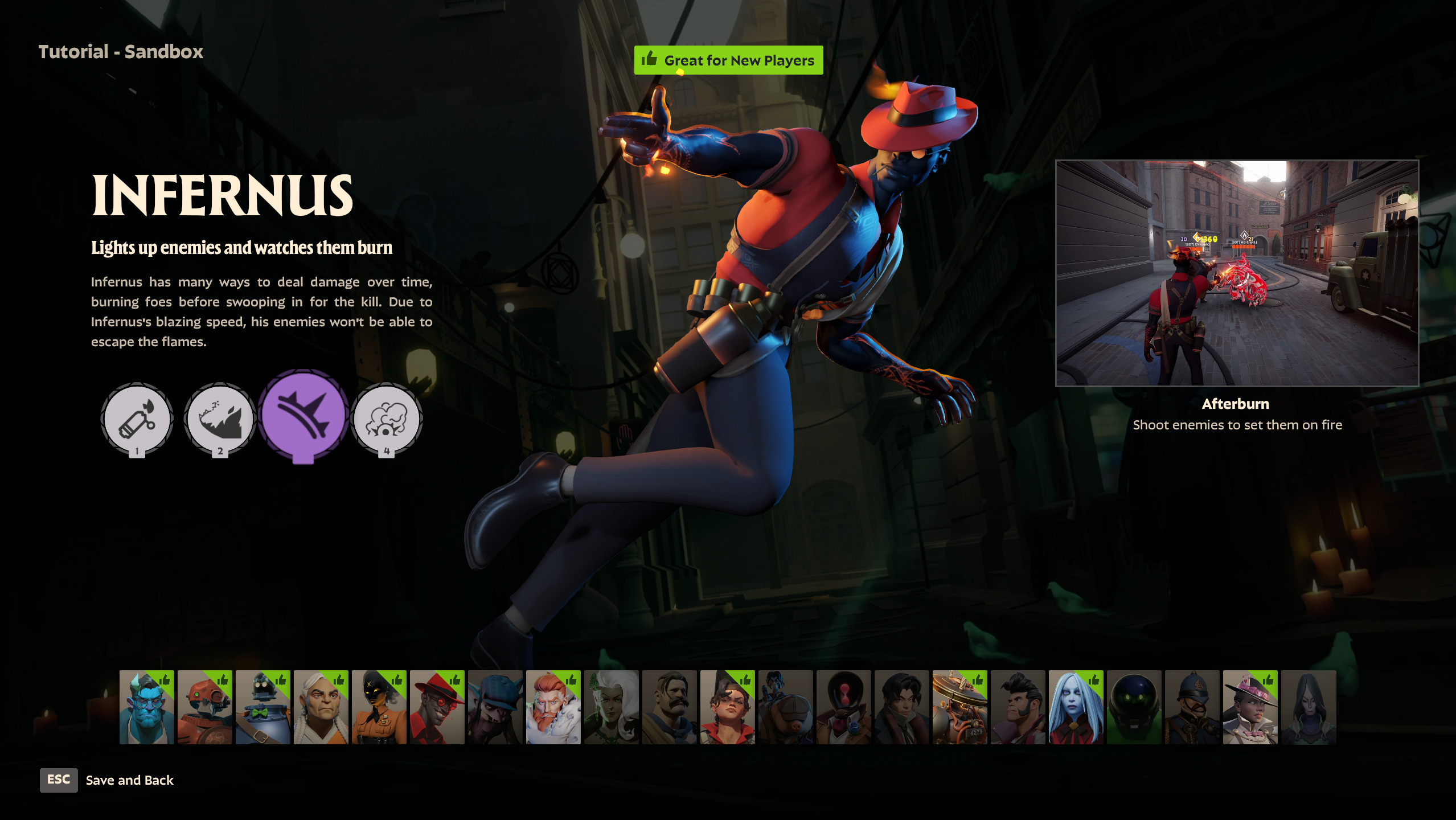Choose pale blue-haired Vindicta portrait
Image resolution: width=1456 pixels, height=820 pixels.
1076,707
